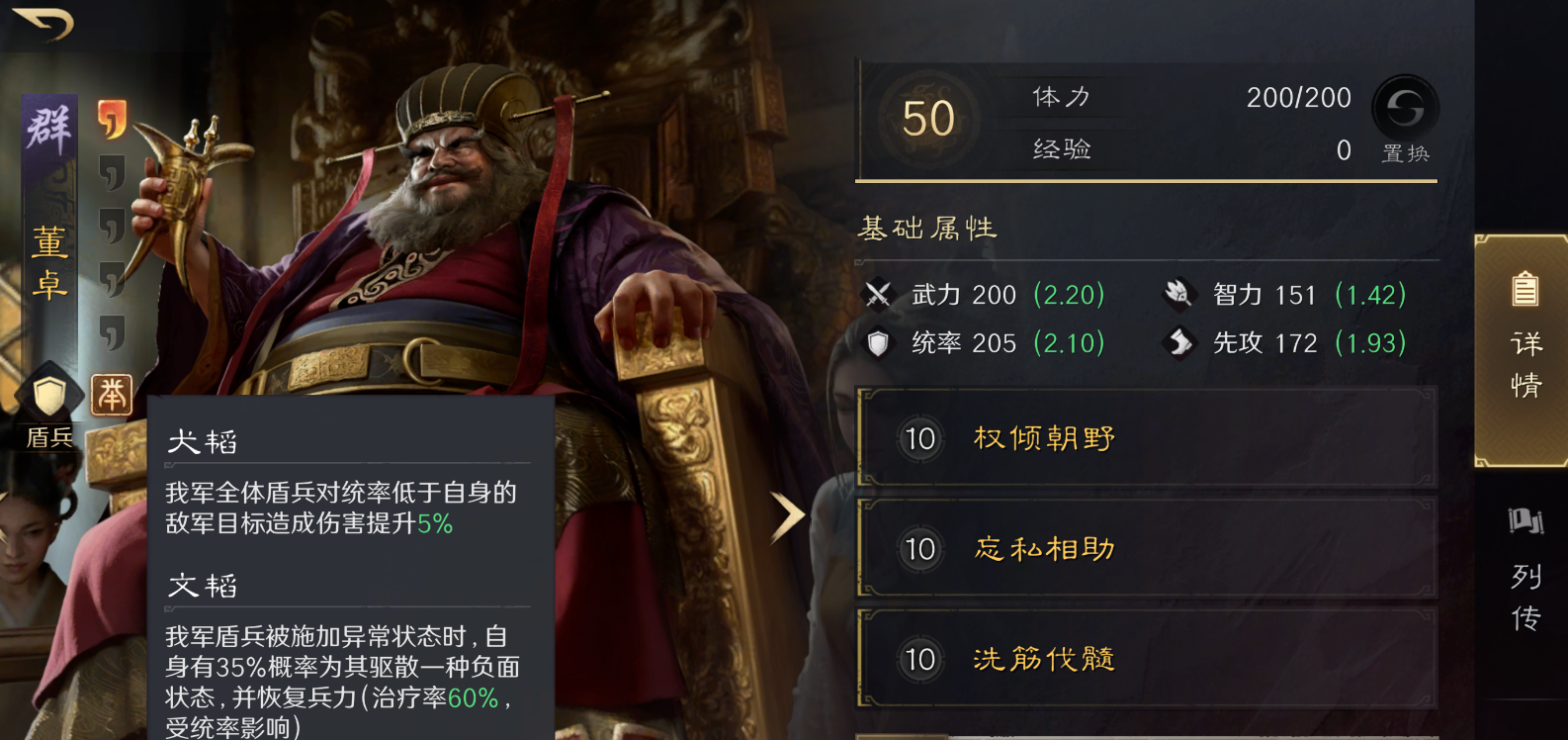Screen dimensions: 1568x740
Task: Click the shield icon next to 统率 stat
Action: [878, 343]
